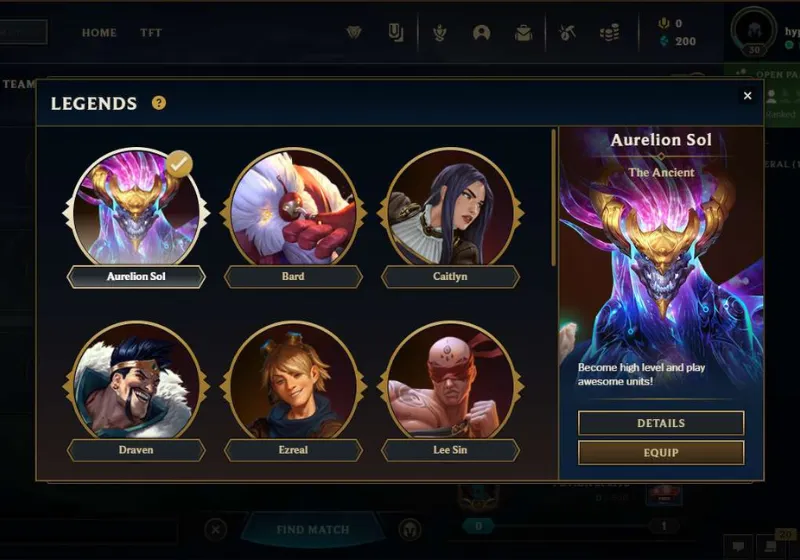
Task: Go to the Home tab
Action: point(99,33)
